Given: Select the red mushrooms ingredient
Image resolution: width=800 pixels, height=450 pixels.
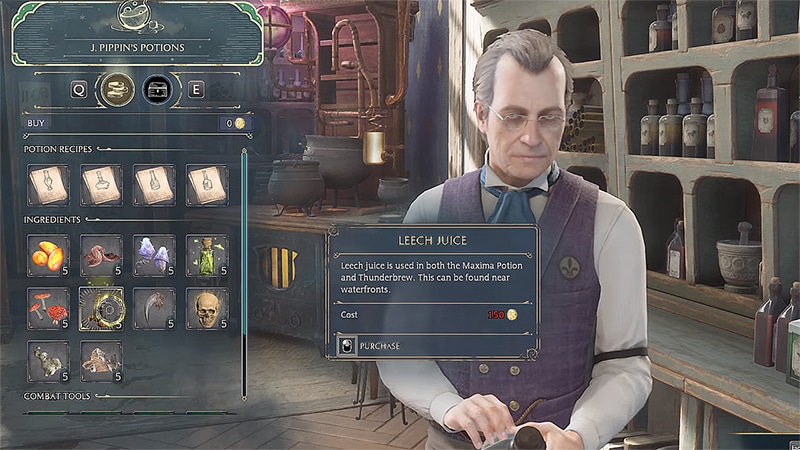Looking at the screenshot, I should [48, 308].
